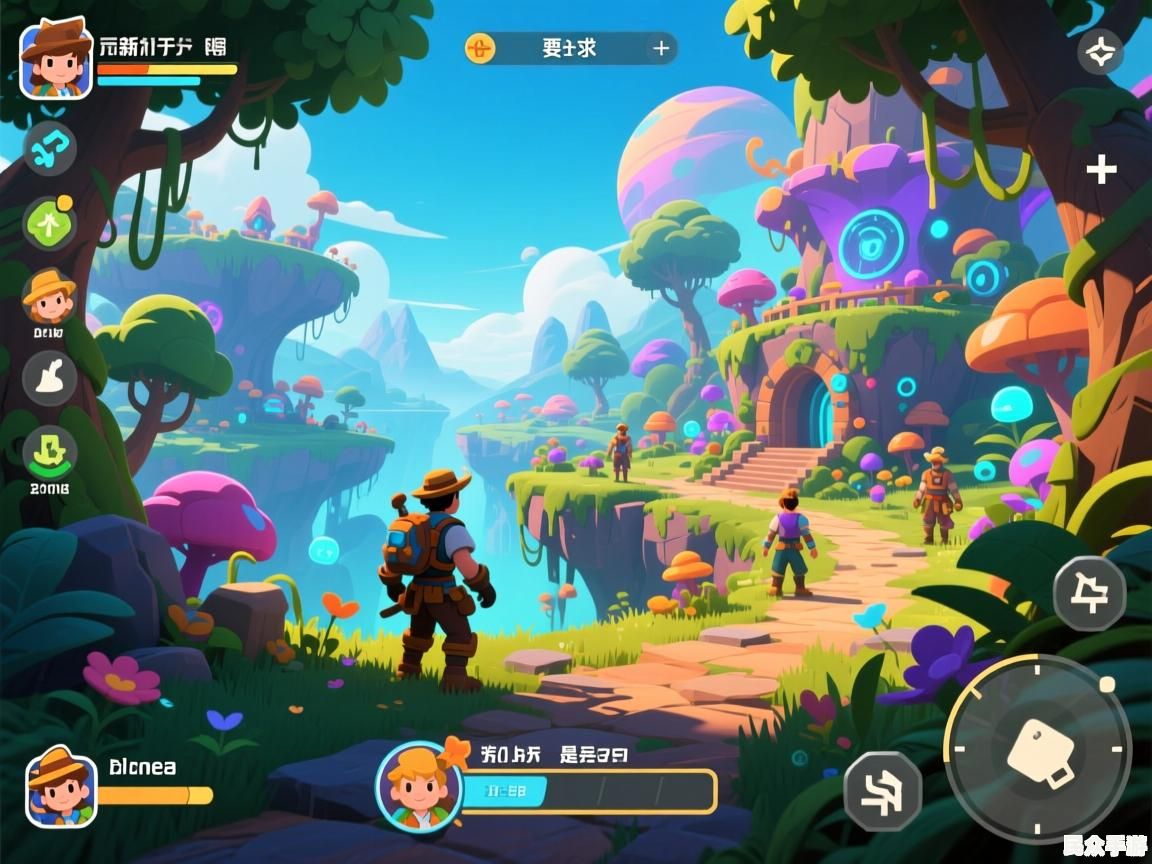Open the green badge icon in the sidebar
Screen dimensions: 1152x864
point(49,453)
